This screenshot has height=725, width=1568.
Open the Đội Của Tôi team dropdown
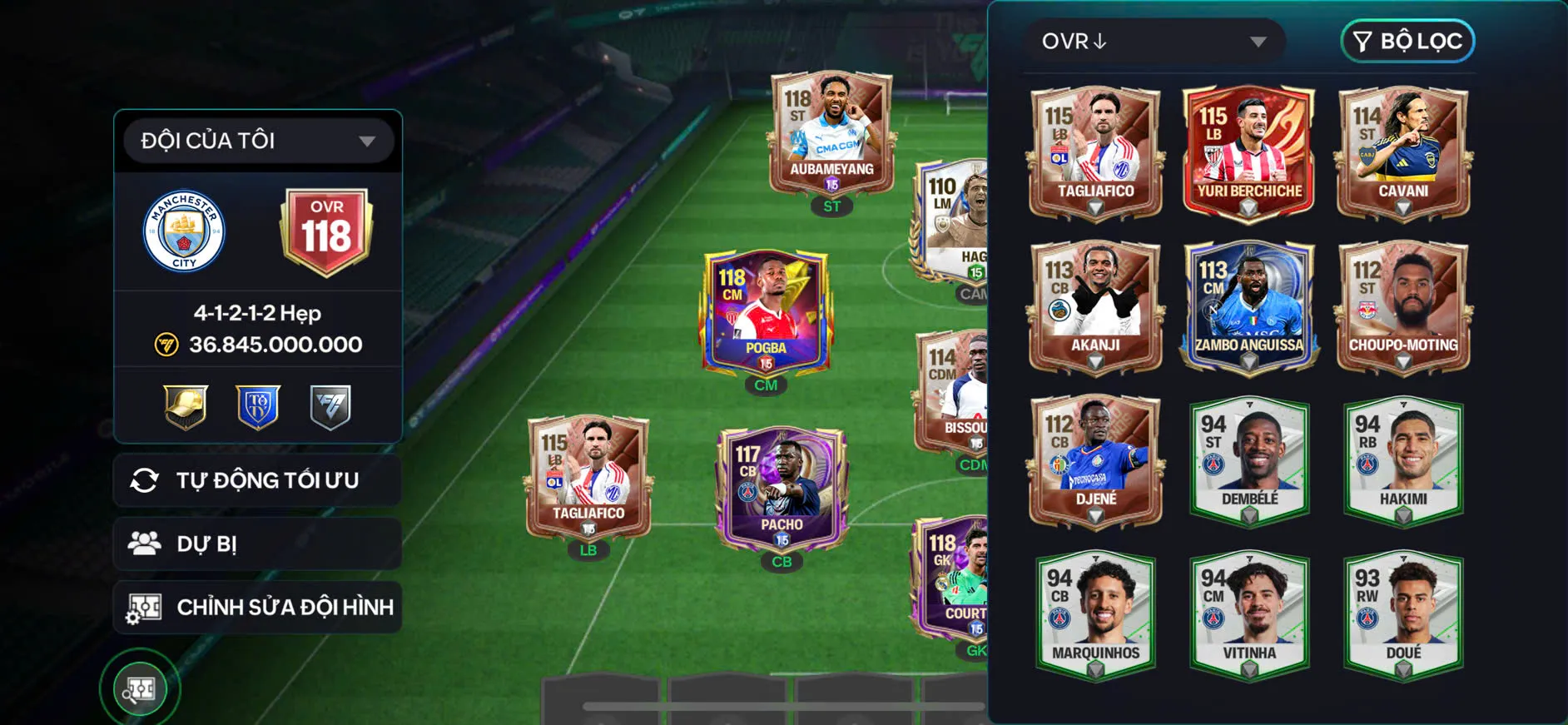pos(258,141)
